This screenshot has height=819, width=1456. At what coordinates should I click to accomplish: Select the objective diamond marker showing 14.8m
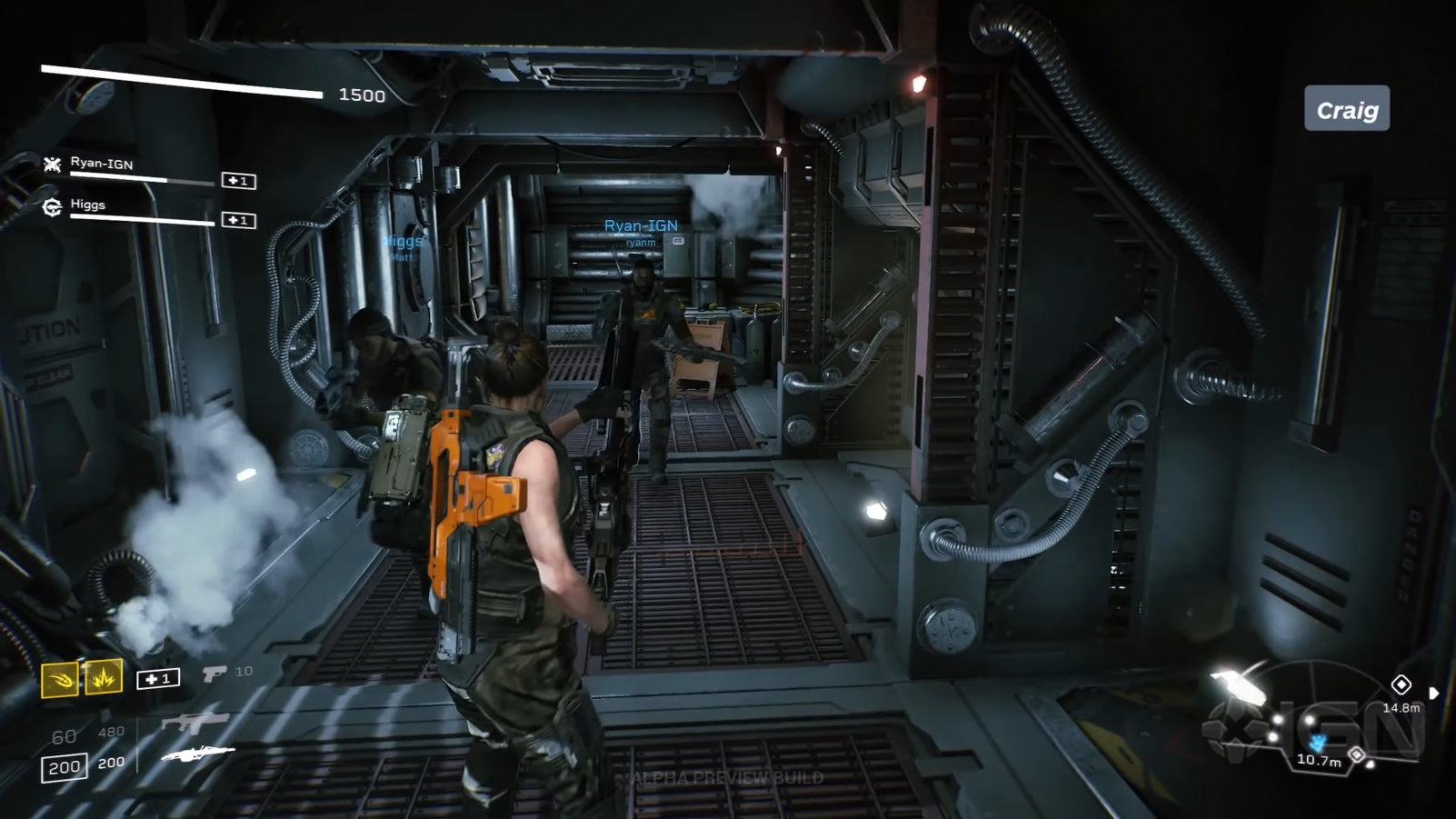1401,684
